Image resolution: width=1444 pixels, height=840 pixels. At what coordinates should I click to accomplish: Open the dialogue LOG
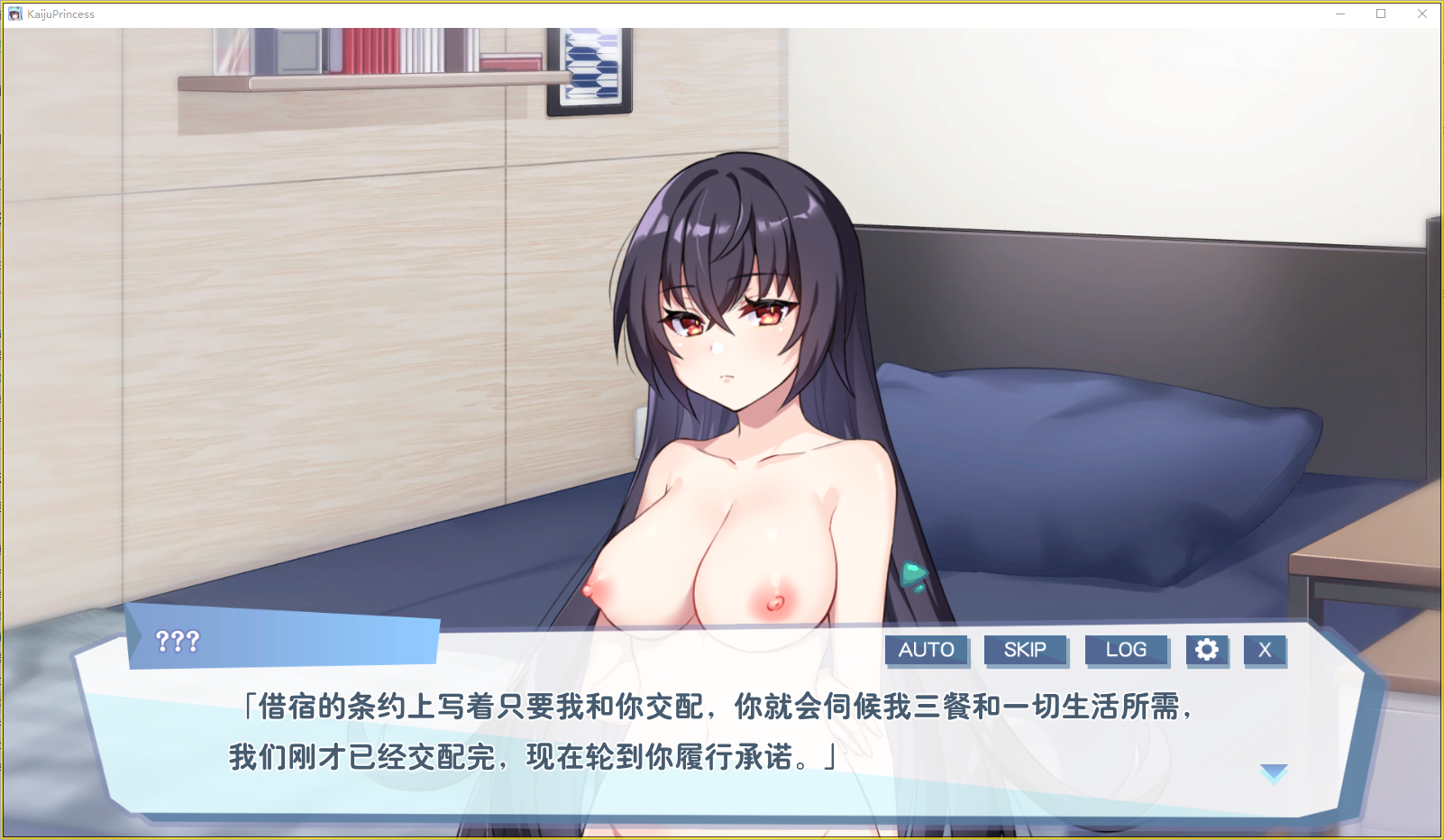[x=1126, y=650]
